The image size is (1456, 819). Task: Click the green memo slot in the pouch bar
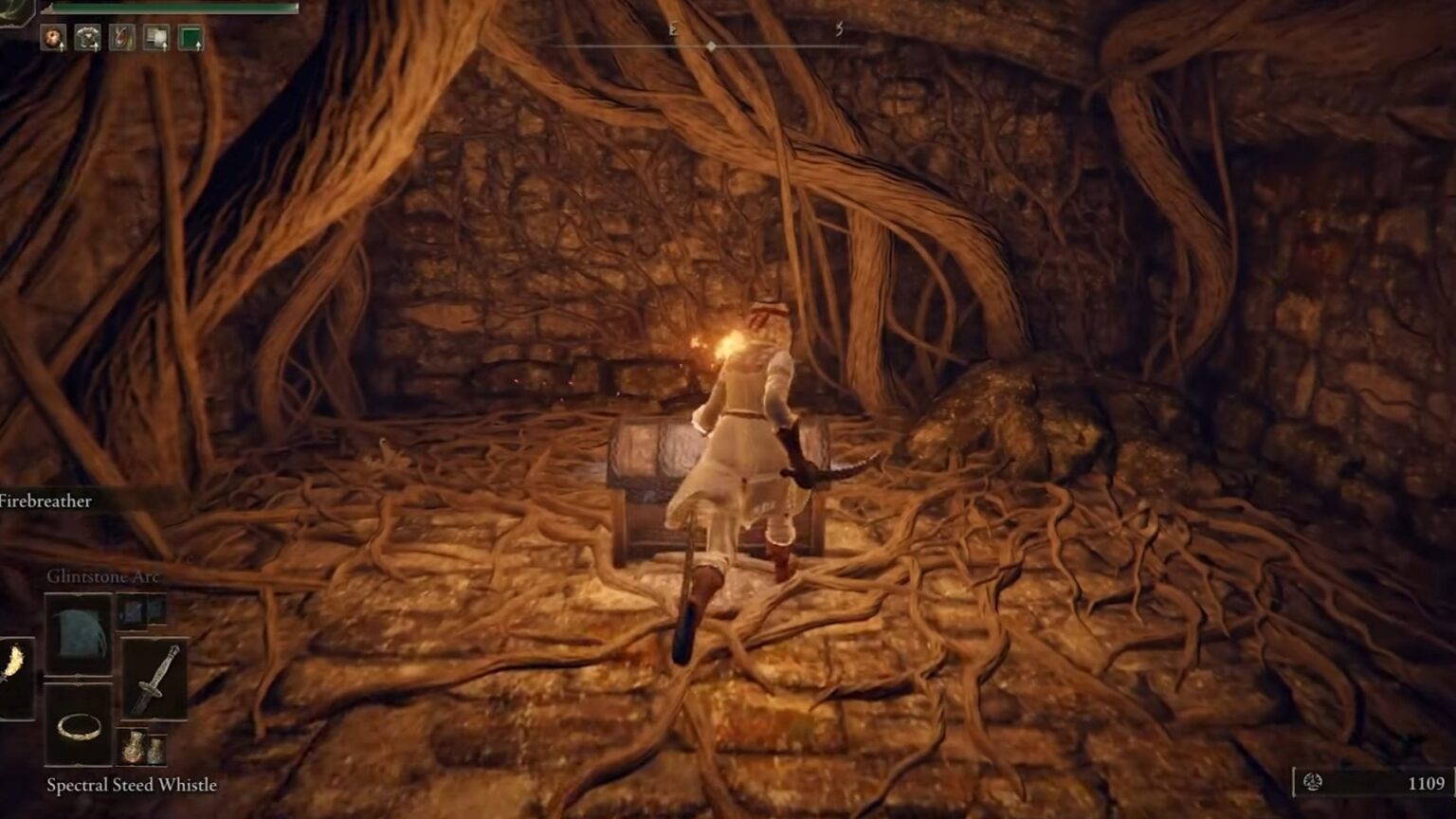(x=191, y=37)
